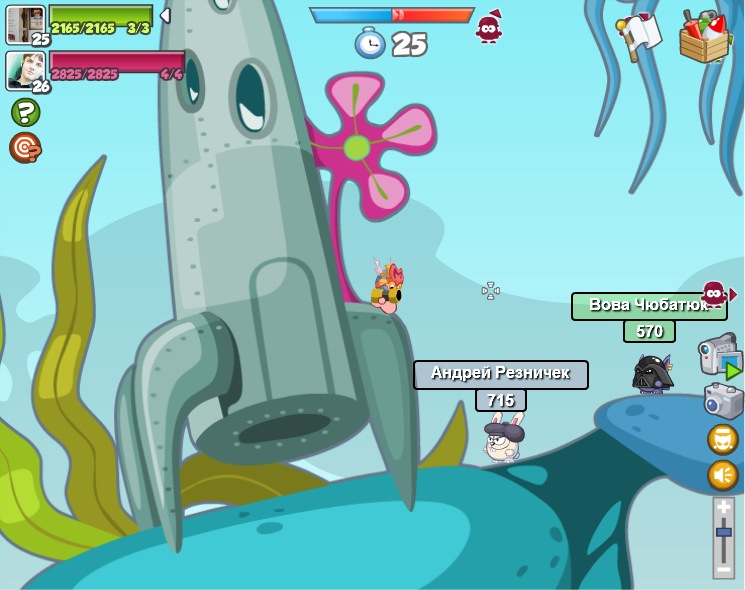Image resolution: width=745 pixels, height=590 pixels.
Task: Collapse the team panel with the white arrow
Action: 165,16
